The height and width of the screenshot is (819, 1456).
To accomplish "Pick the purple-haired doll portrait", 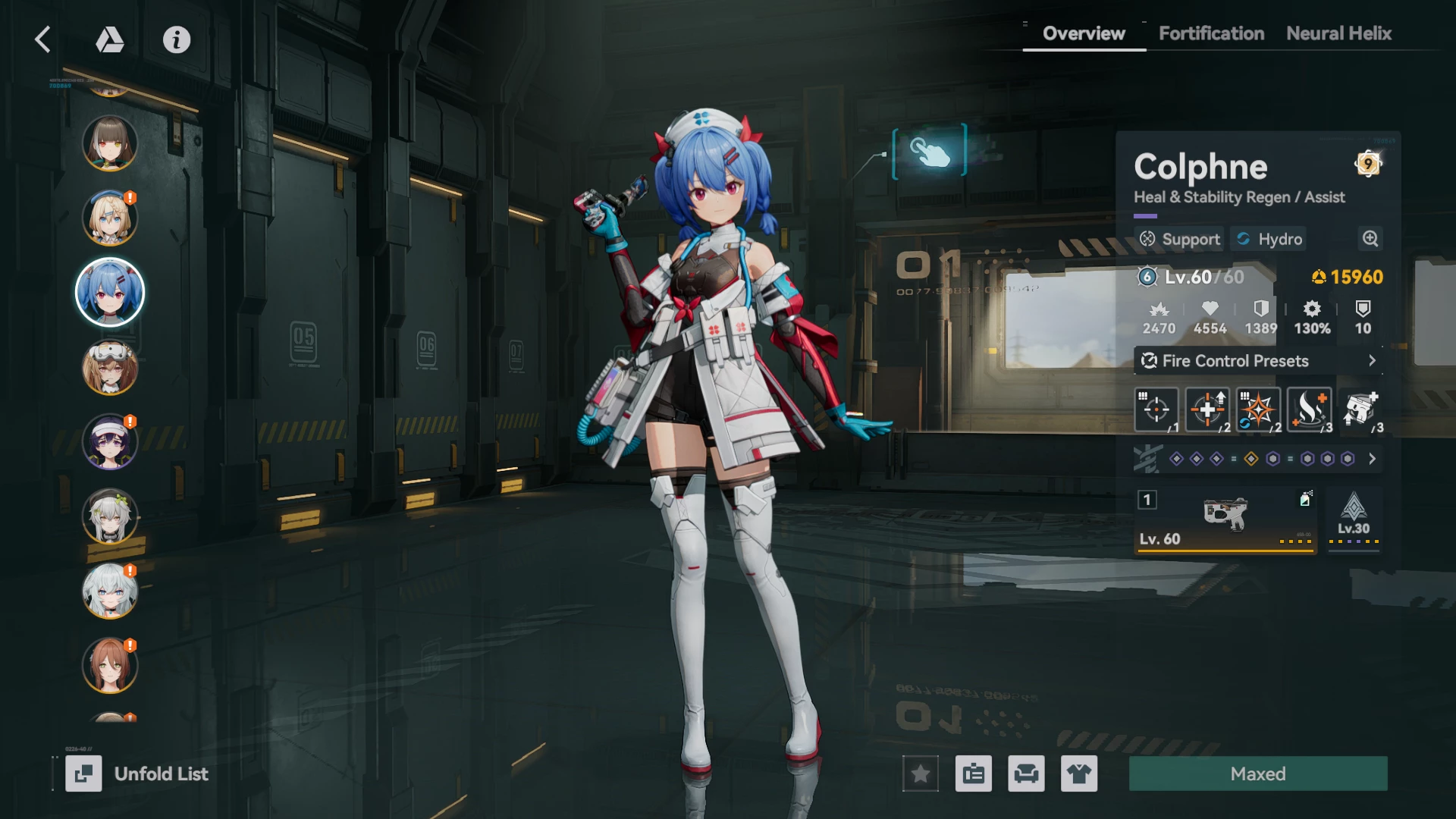I will tap(110, 442).
